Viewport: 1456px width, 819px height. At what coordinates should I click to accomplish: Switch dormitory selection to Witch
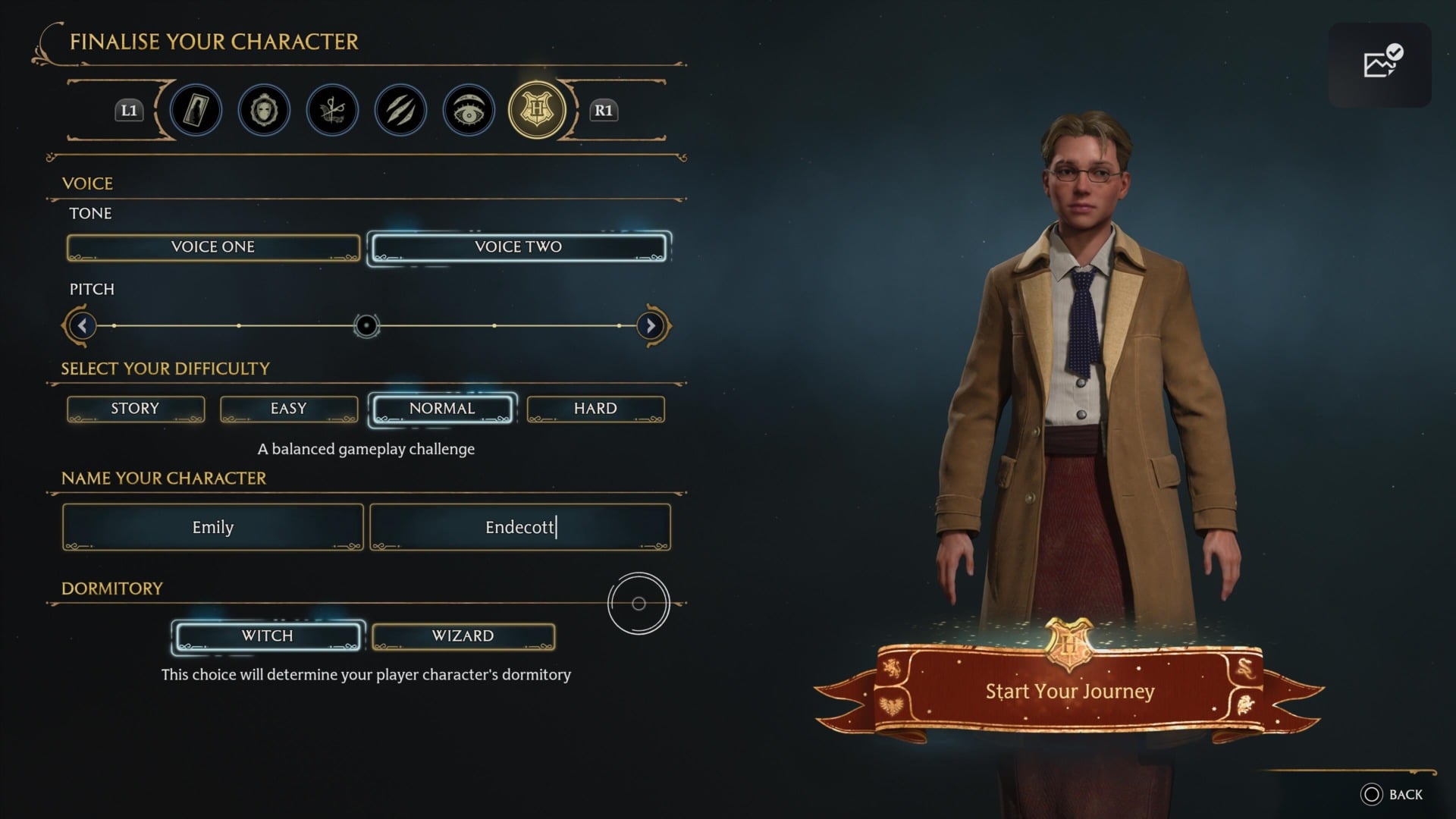click(268, 636)
